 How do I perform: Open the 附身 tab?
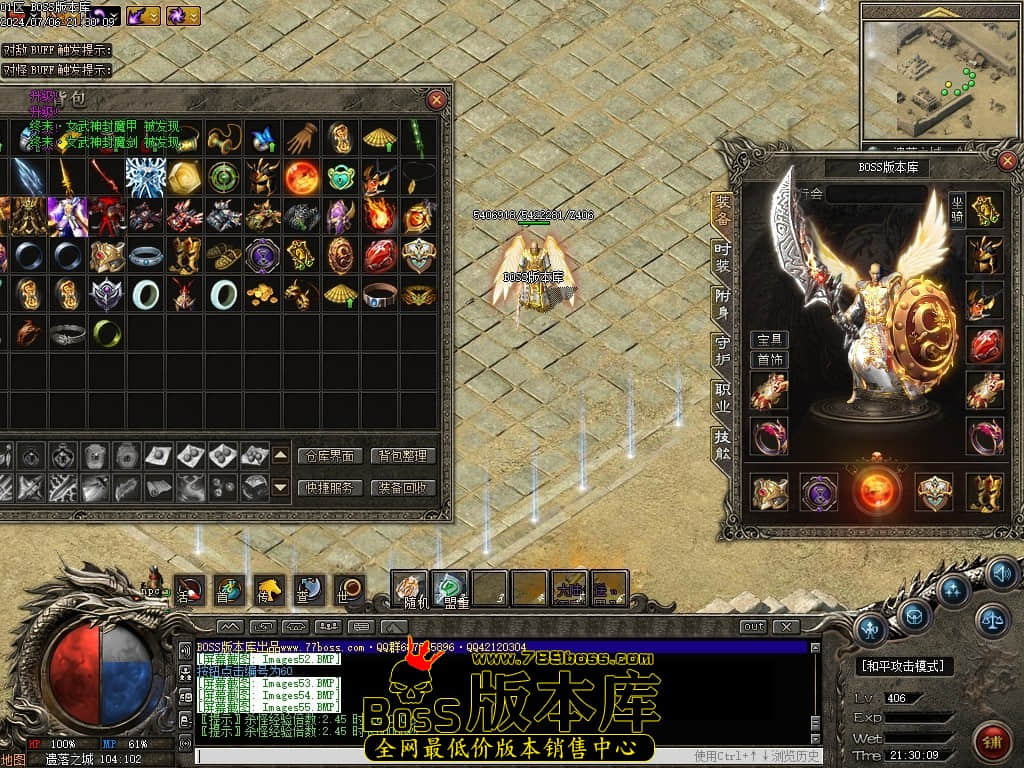[722, 301]
